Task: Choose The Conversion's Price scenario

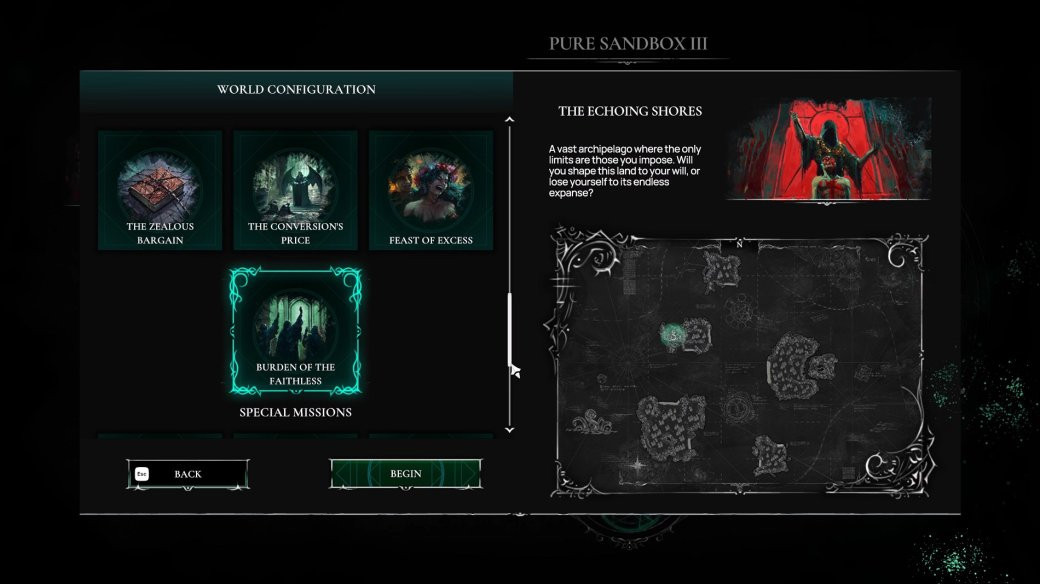Action: click(295, 190)
